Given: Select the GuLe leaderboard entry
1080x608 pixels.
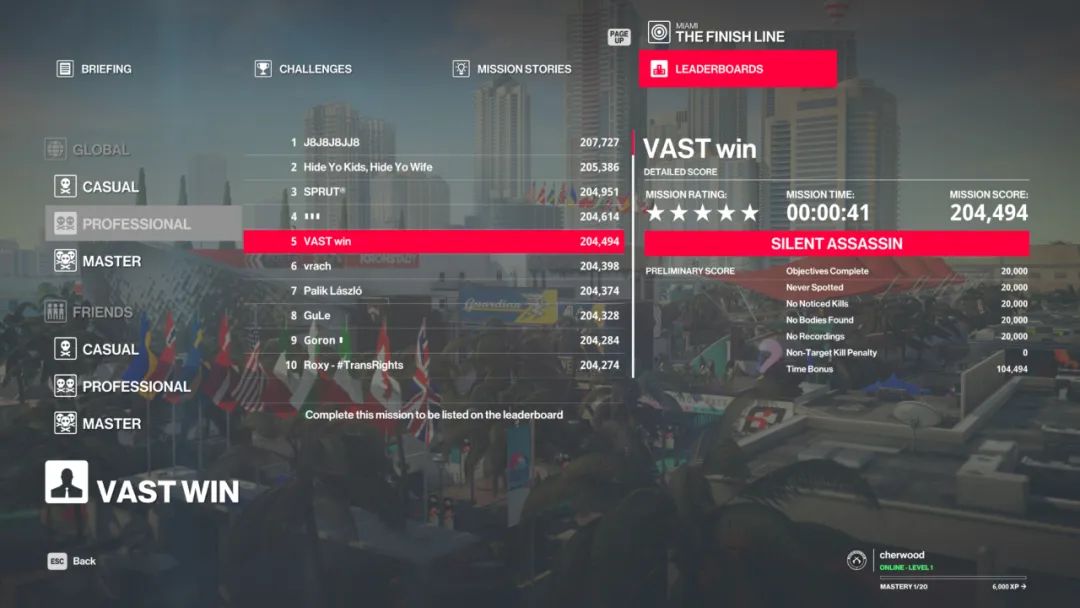Looking at the screenshot, I should point(433,315).
